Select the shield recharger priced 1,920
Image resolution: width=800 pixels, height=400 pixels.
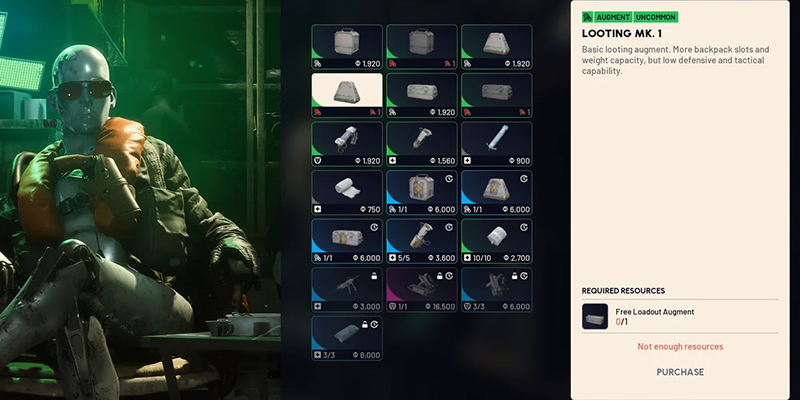click(346, 143)
